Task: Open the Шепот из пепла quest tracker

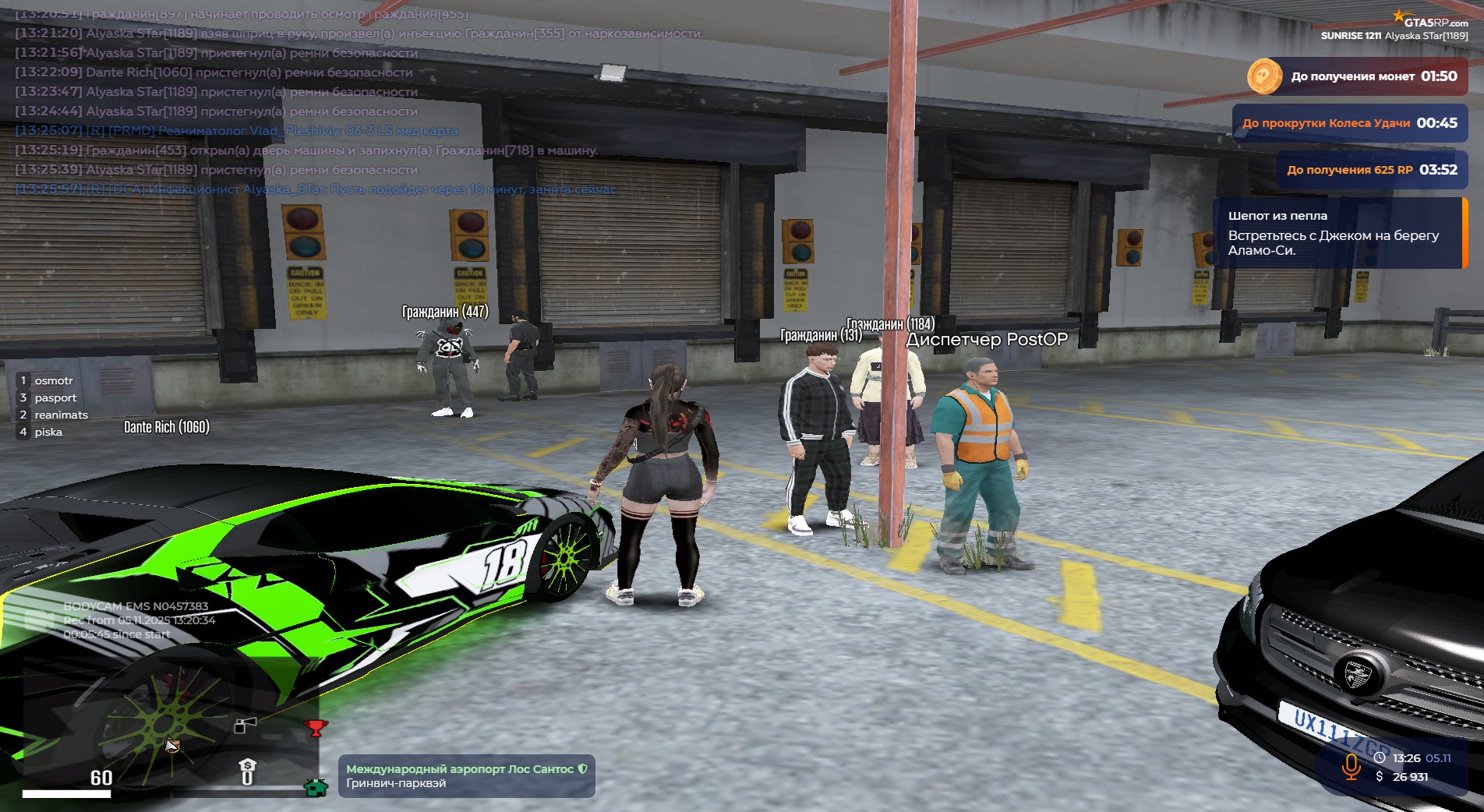Action: pos(1338,233)
